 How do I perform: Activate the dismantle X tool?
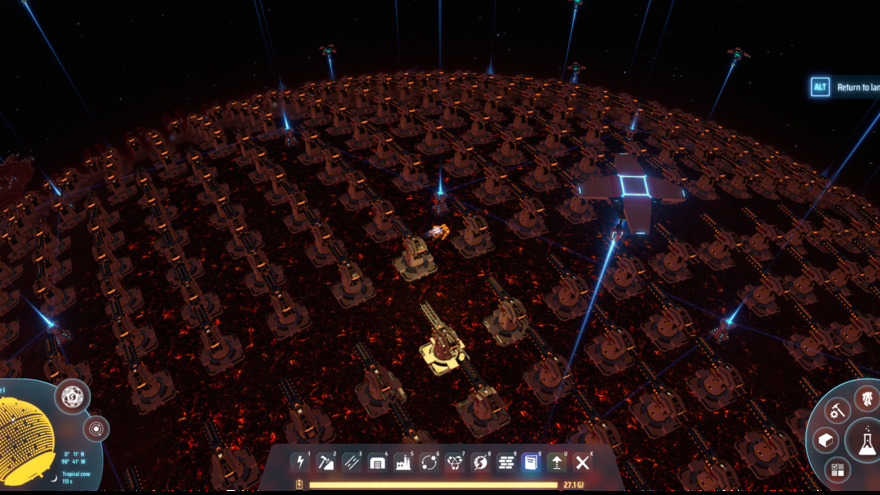click(x=583, y=461)
